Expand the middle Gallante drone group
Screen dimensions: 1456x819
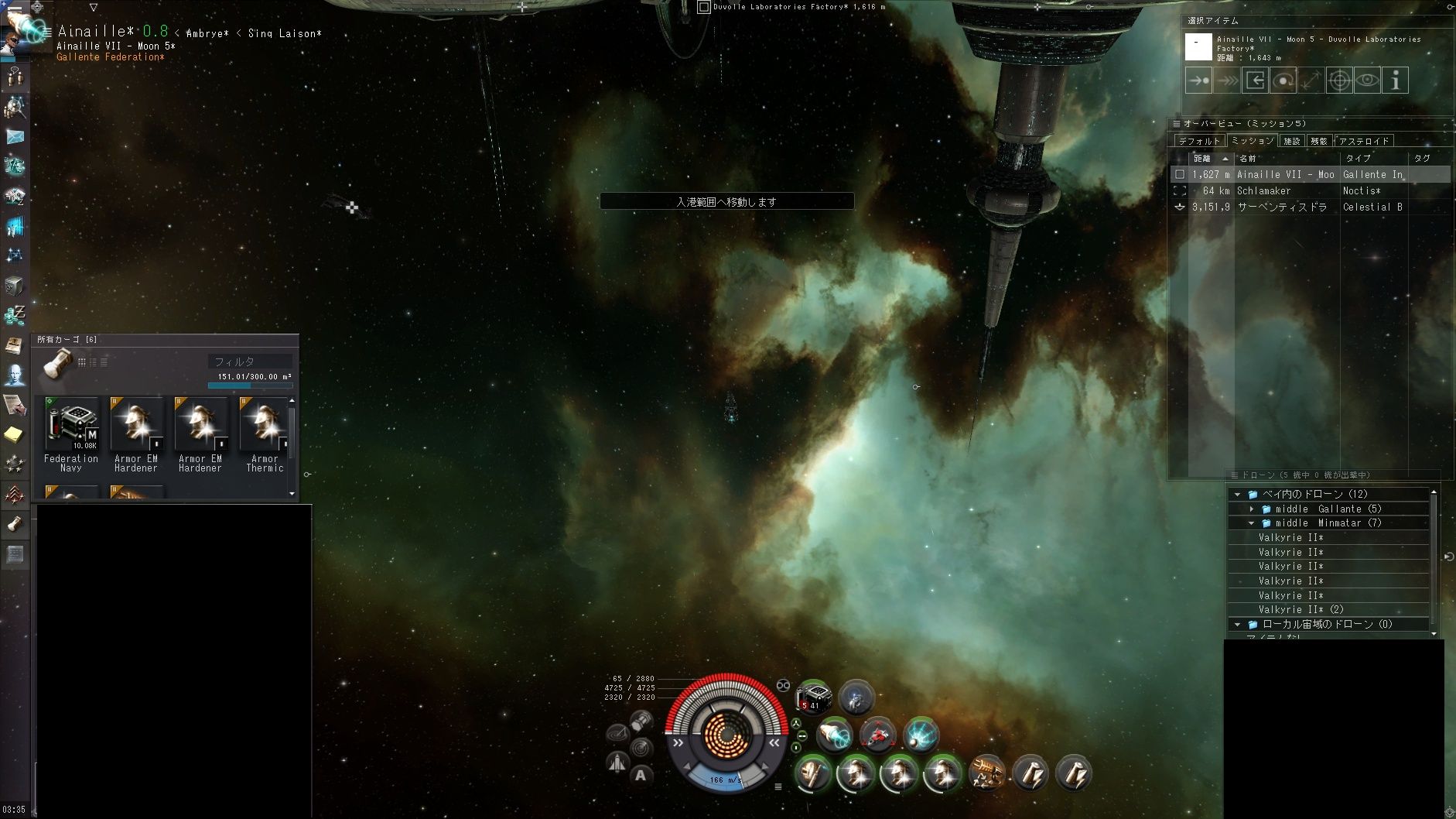1252,509
